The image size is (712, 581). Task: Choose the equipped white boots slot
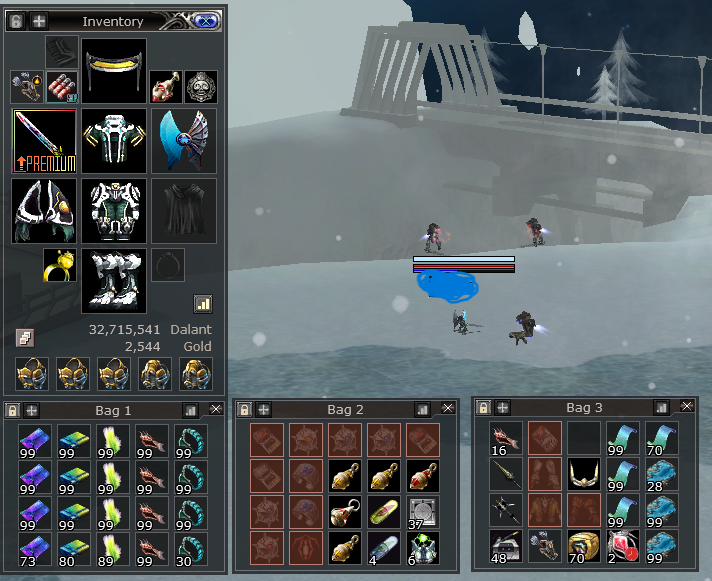pos(114,281)
